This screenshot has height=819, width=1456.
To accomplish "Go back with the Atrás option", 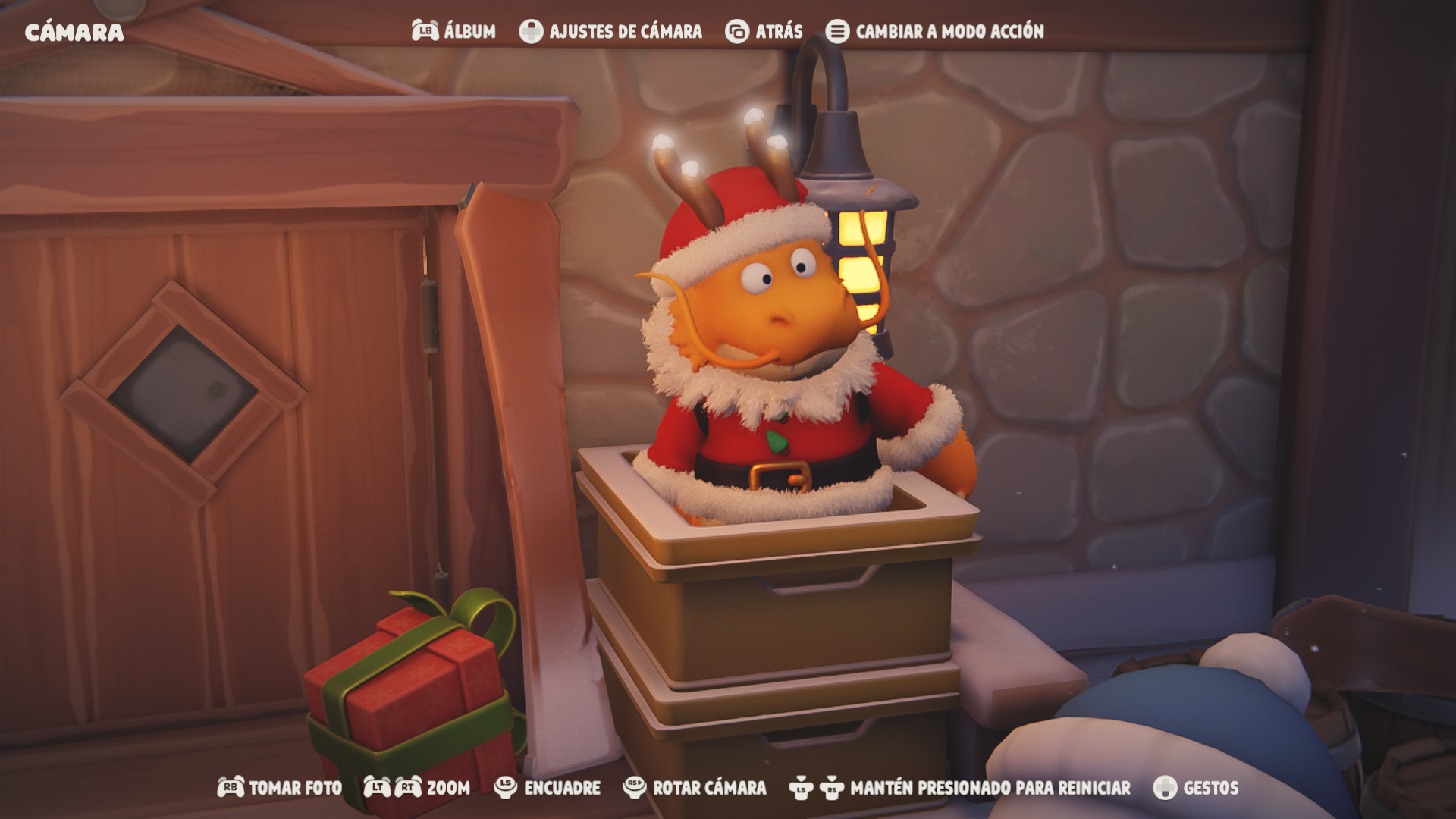I will point(764,31).
